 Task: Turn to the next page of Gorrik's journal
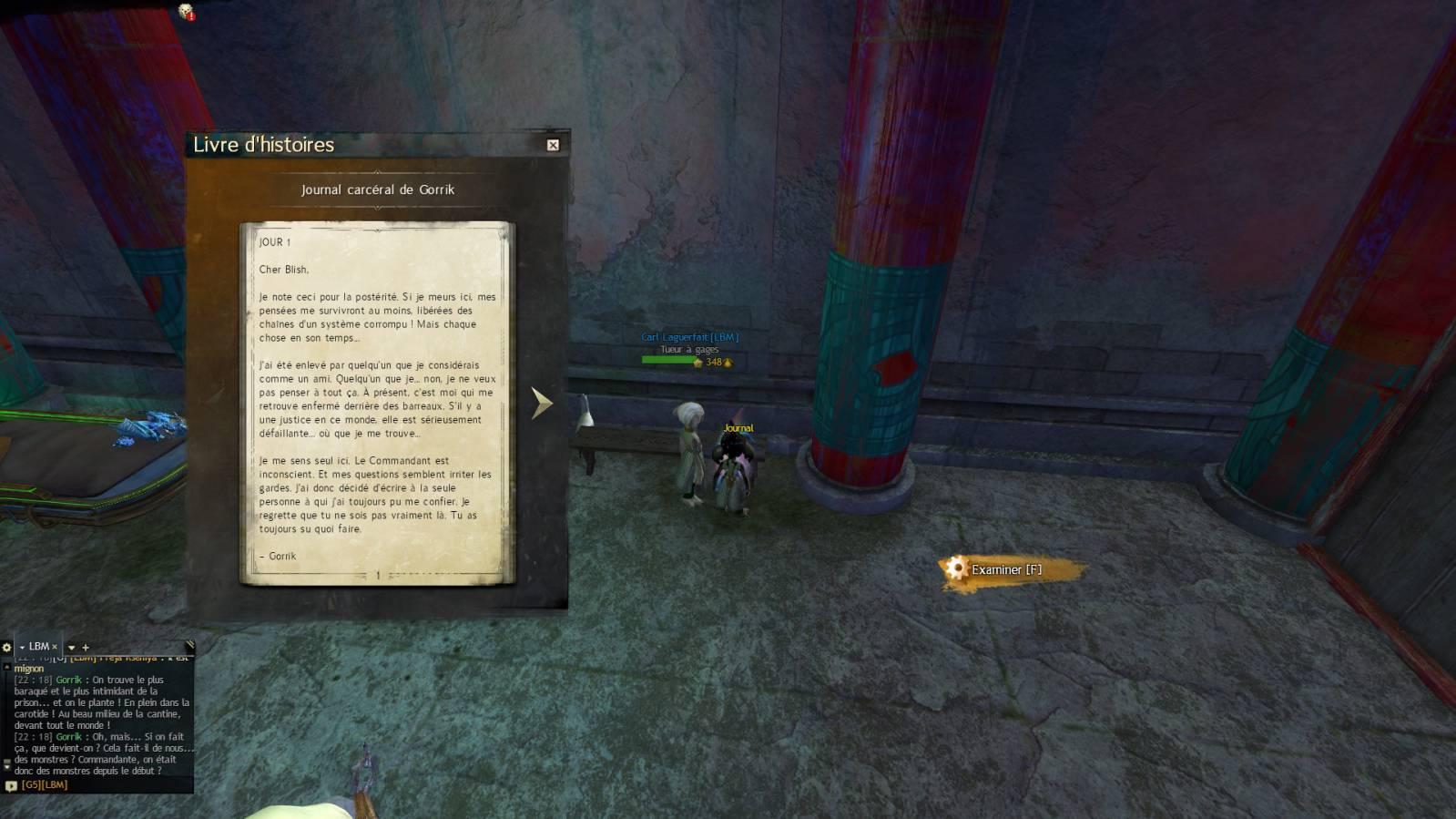pyautogui.click(x=542, y=403)
